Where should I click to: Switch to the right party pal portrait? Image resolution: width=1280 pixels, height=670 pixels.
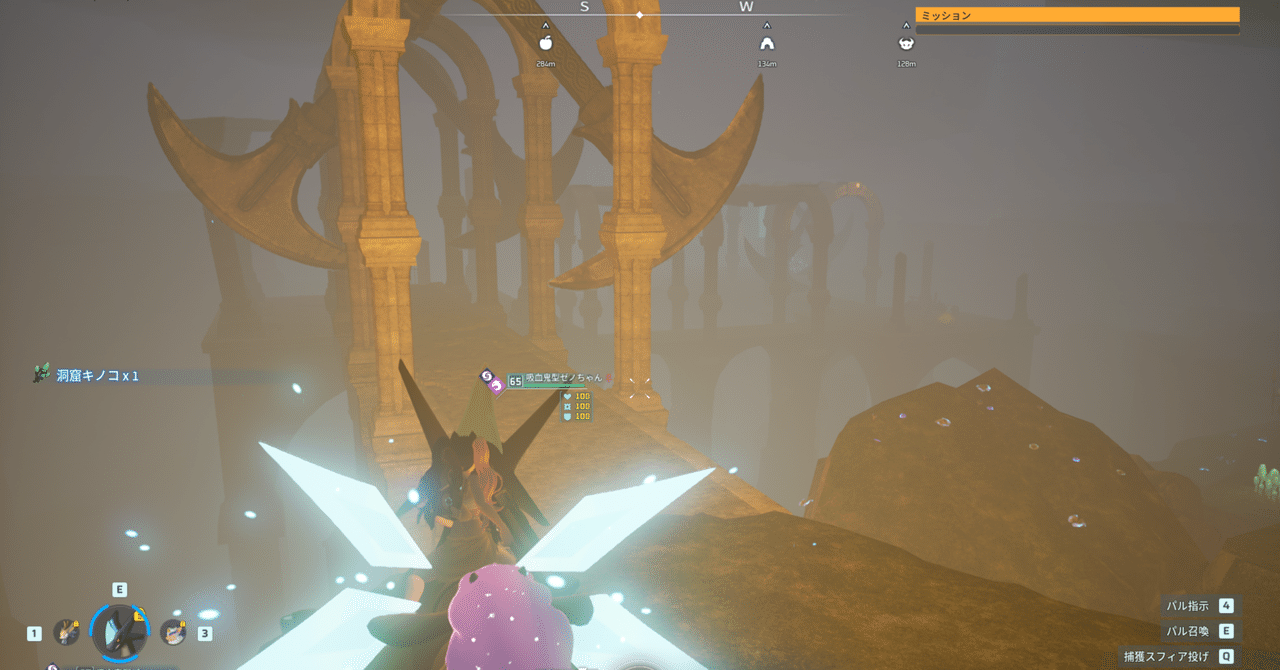(174, 632)
